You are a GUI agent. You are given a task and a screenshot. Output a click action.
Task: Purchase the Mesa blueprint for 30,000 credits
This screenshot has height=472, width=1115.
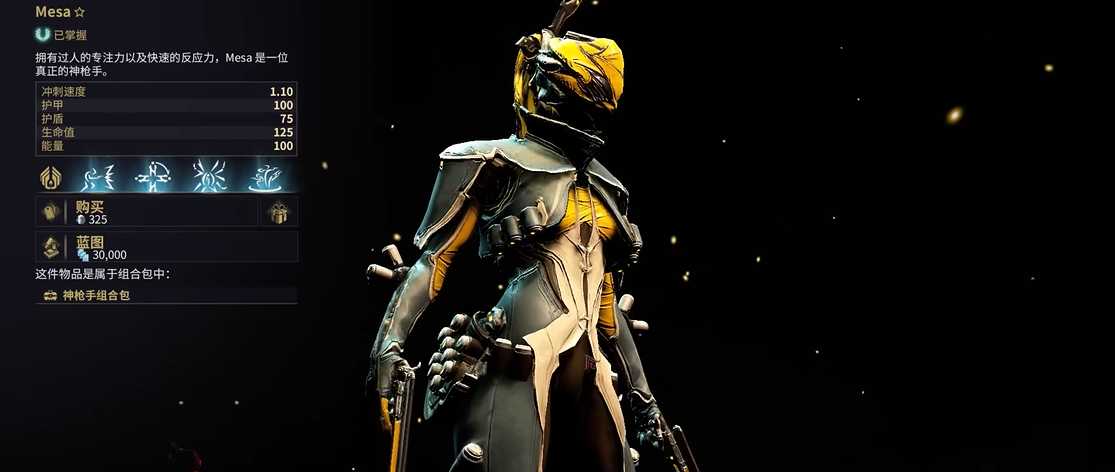pyautogui.click(x=166, y=247)
